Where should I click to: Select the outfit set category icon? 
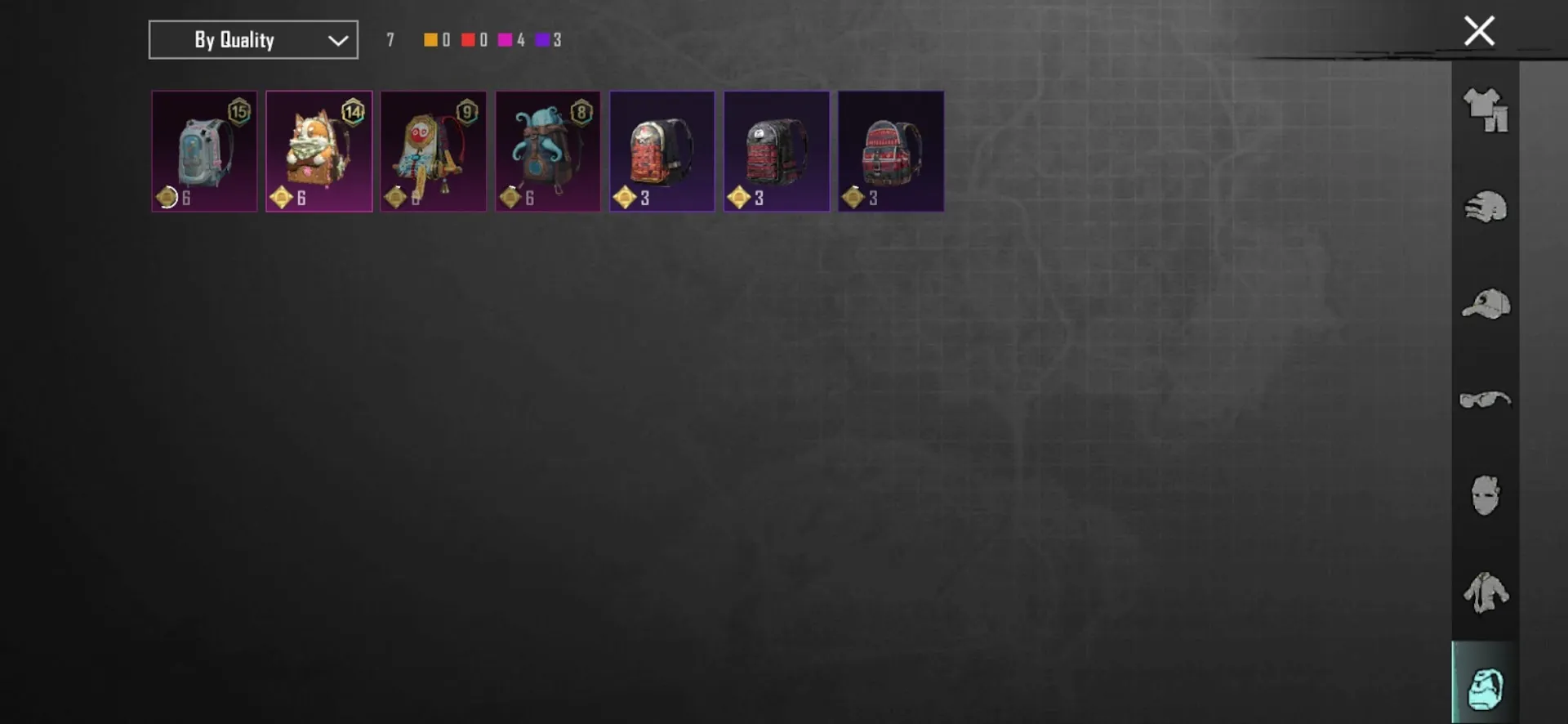coord(1486,110)
